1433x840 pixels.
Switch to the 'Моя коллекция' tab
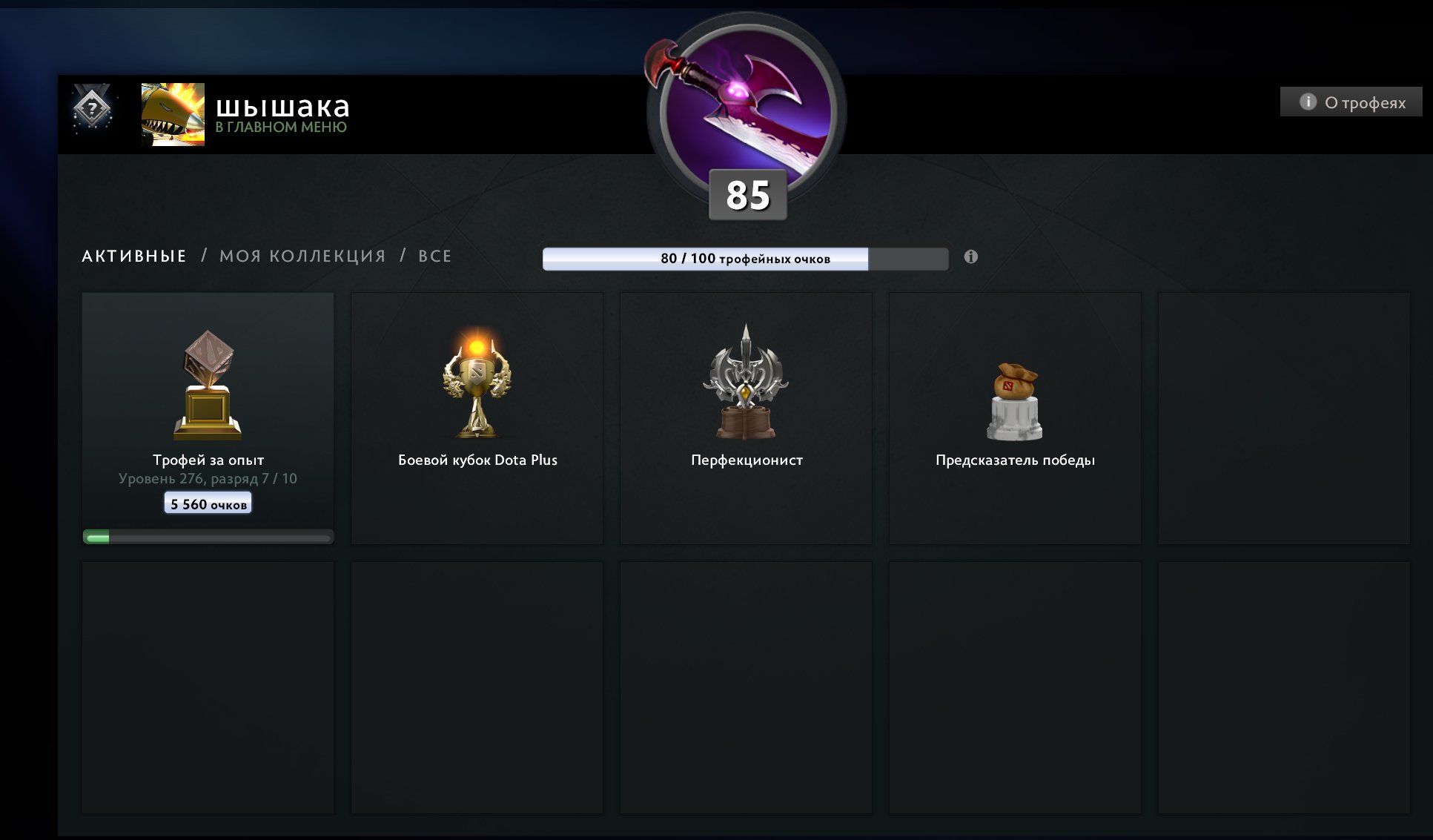point(302,257)
